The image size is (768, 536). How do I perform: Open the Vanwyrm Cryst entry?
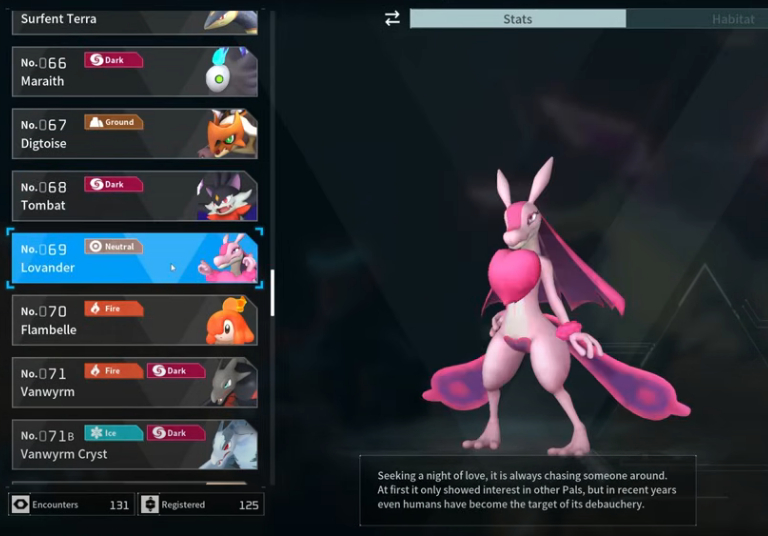[x=134, y=444]
